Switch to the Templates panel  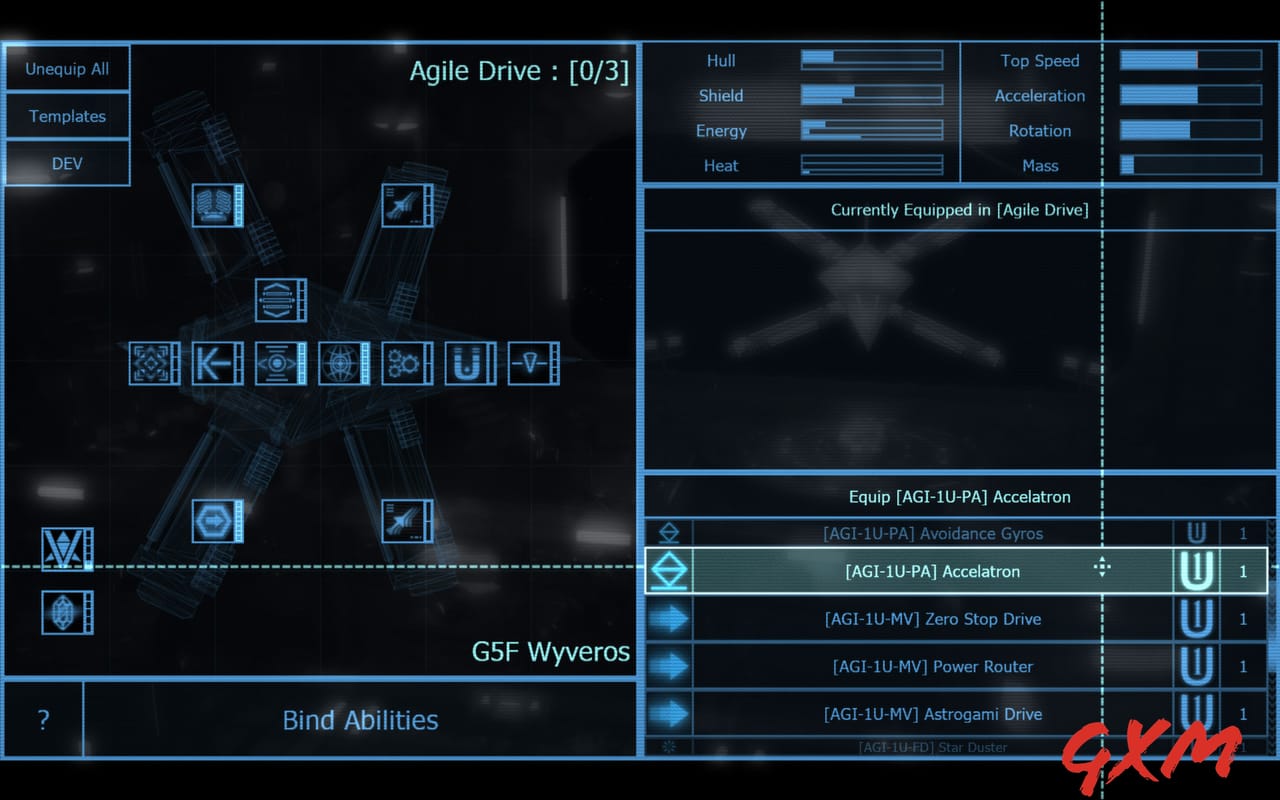(x=67, y=116)
